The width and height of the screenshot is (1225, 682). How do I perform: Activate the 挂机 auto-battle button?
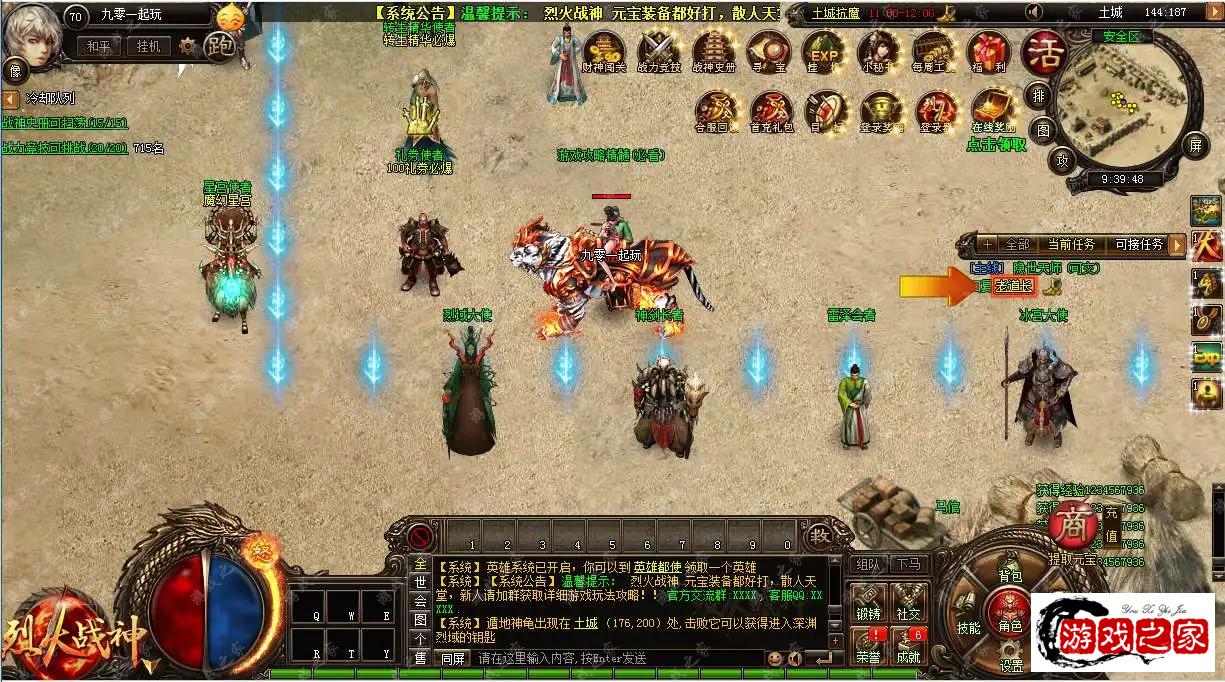point(148,46)
